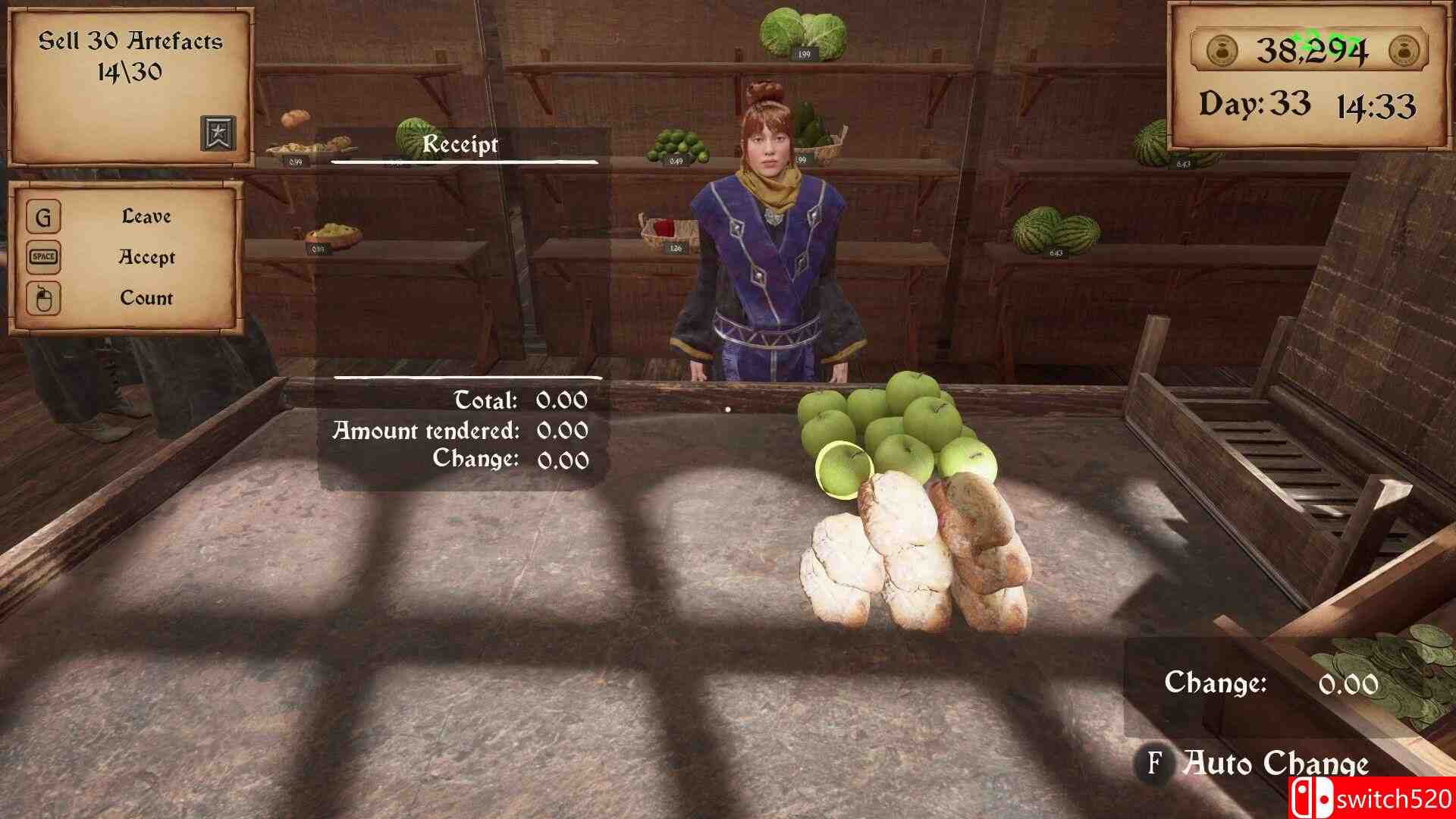
Task: Click the G key icon beside Leave
Action: tap(43, 218)
